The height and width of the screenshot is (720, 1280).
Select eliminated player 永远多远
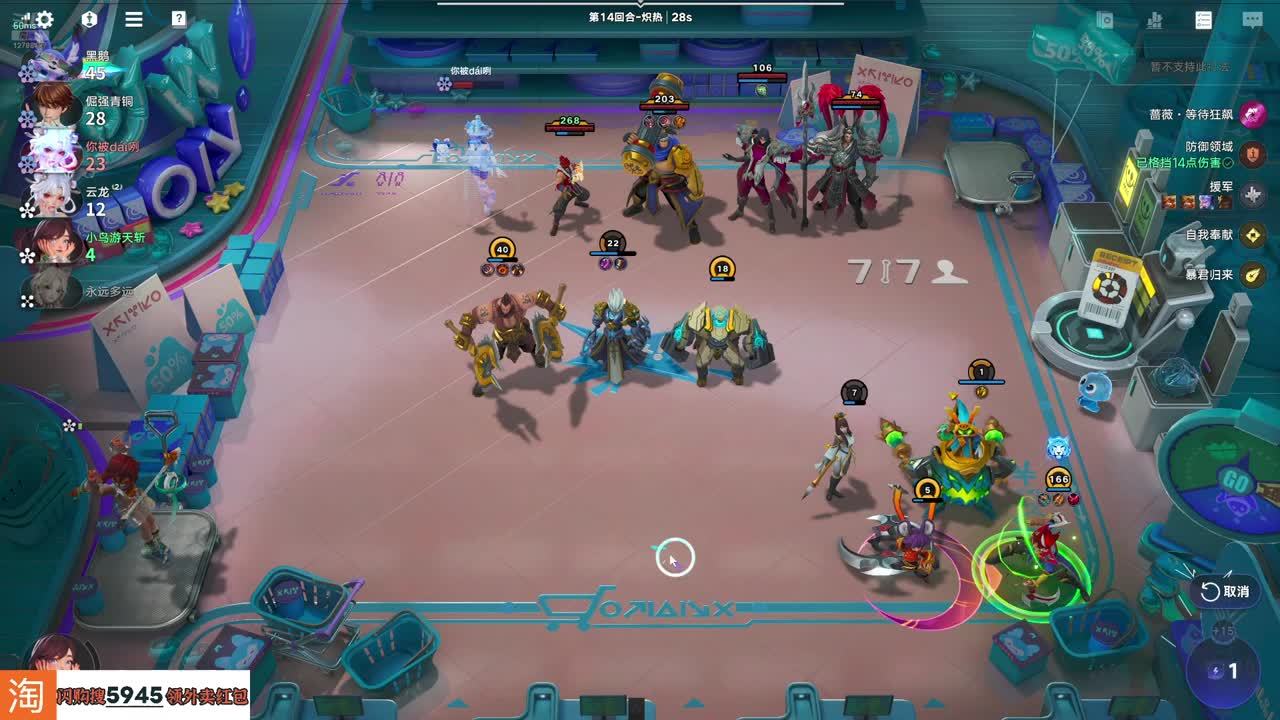[52, 291]
